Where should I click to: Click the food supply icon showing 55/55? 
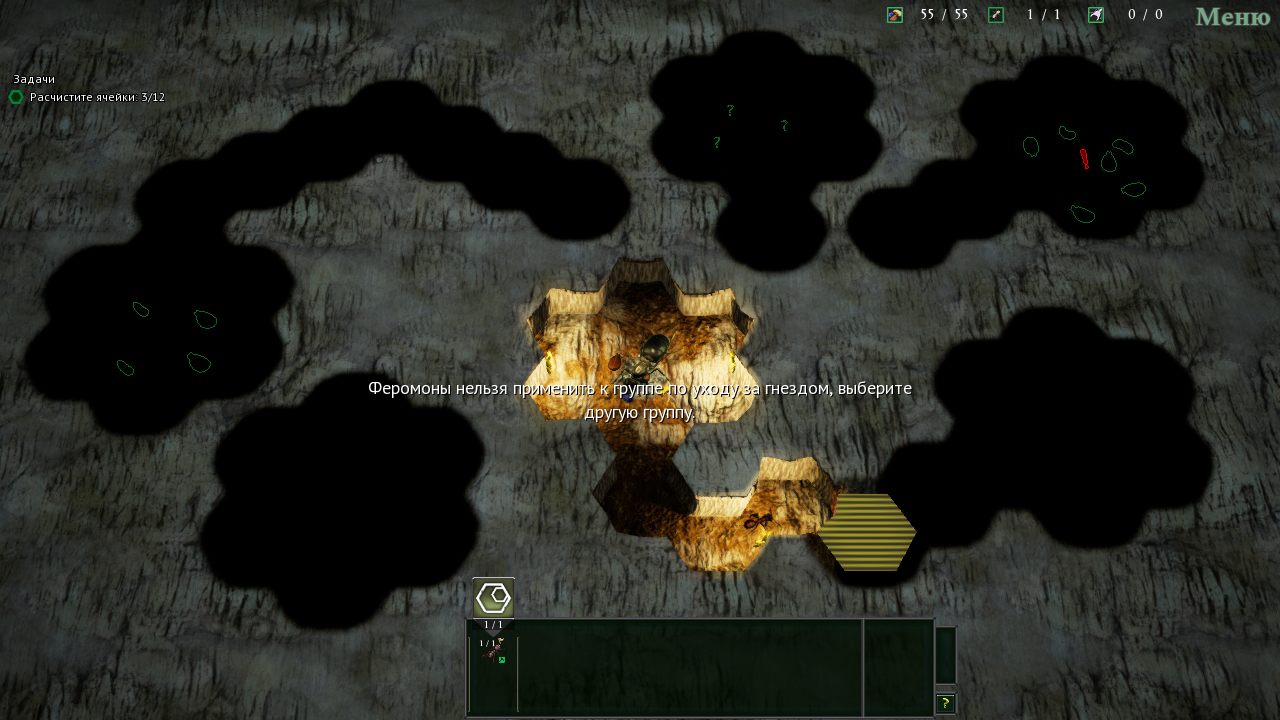click(893, 15)
